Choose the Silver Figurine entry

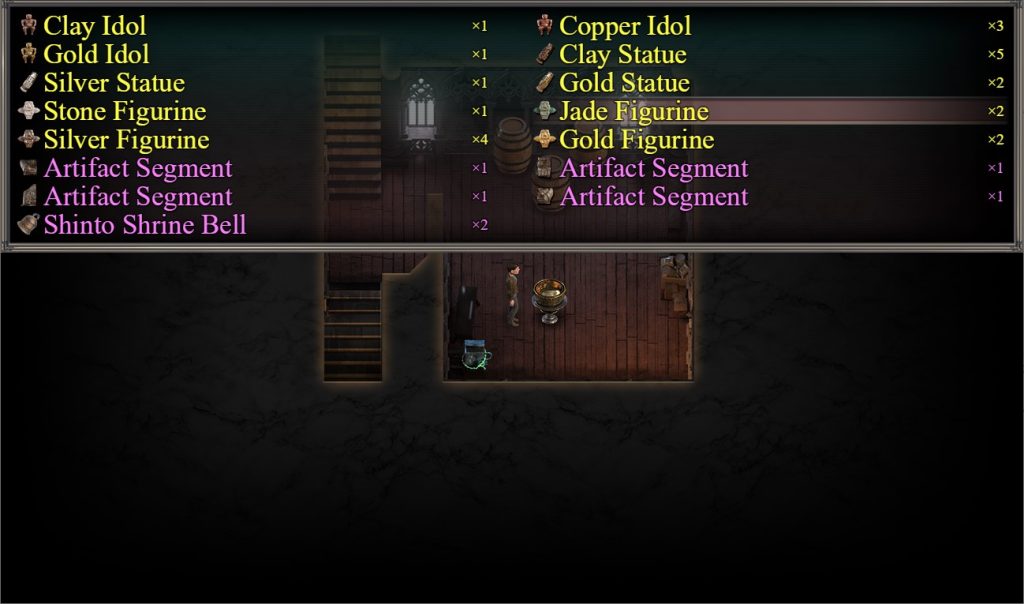[126, 140]
